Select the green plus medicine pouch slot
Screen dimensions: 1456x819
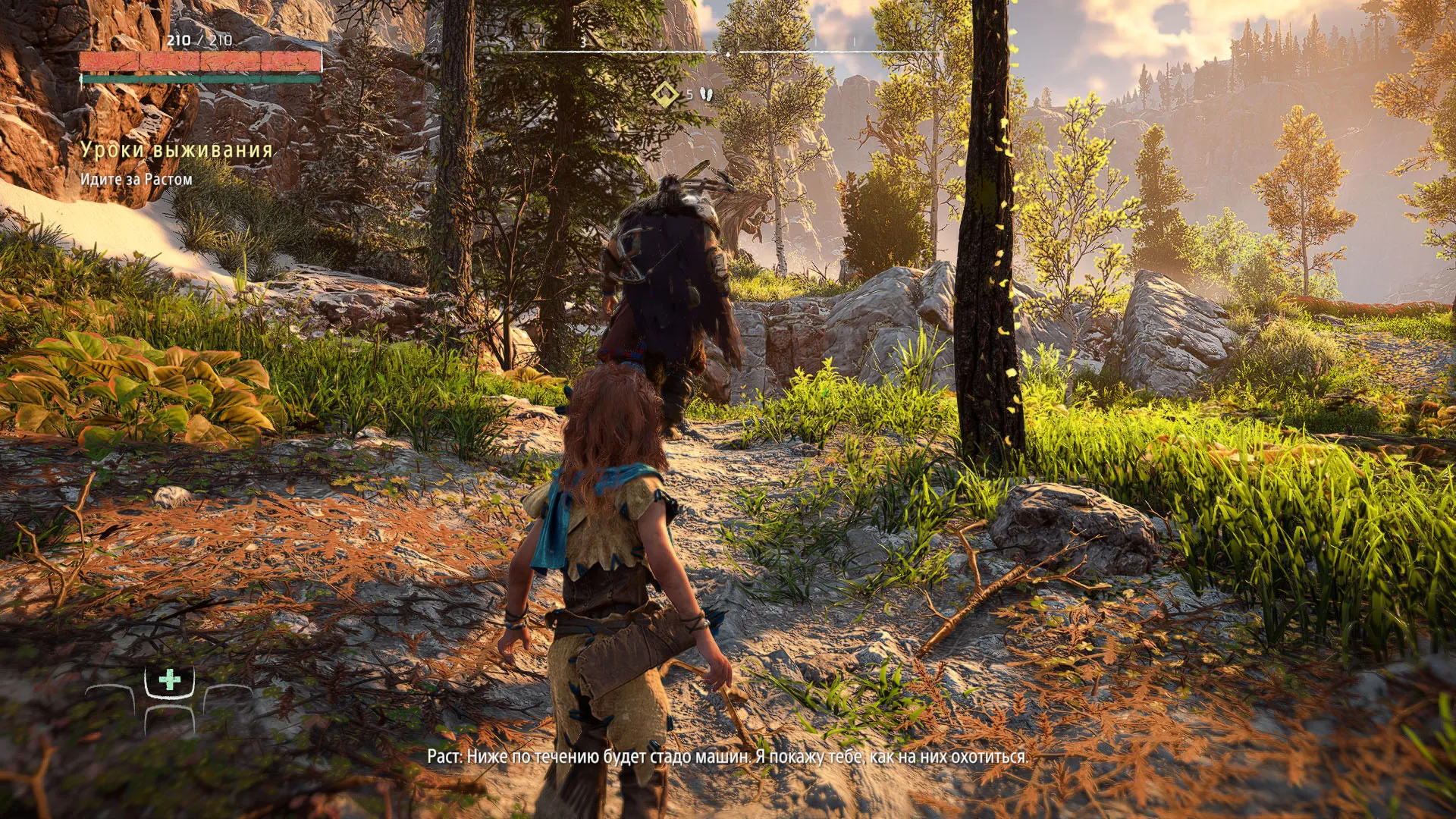click(x=170, y=679)
